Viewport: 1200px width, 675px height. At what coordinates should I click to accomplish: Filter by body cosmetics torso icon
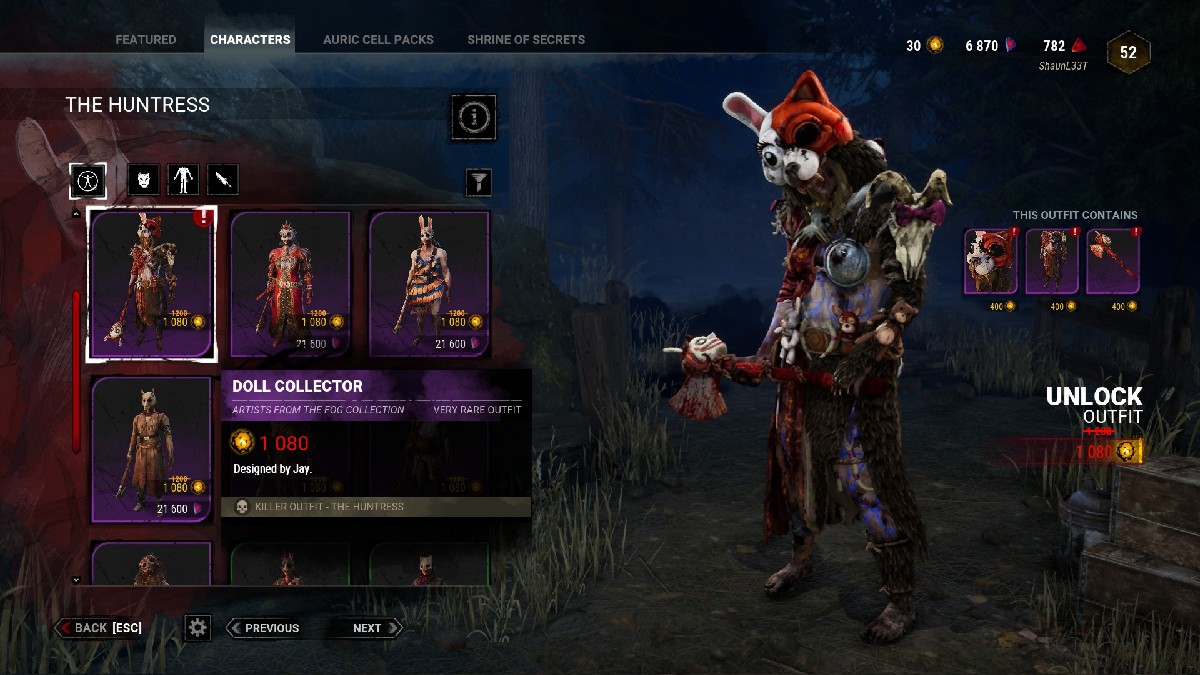[x=183, y=180]
